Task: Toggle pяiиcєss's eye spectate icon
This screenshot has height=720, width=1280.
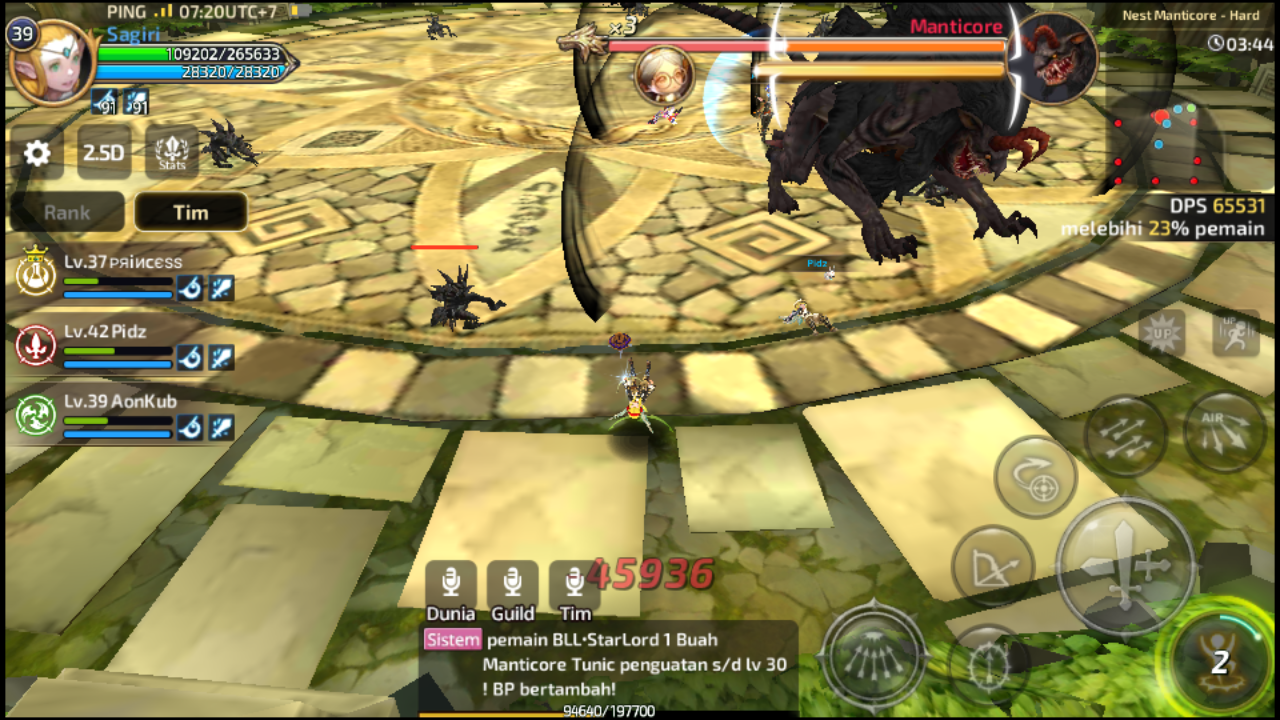Action: click(x=190, y=288)
